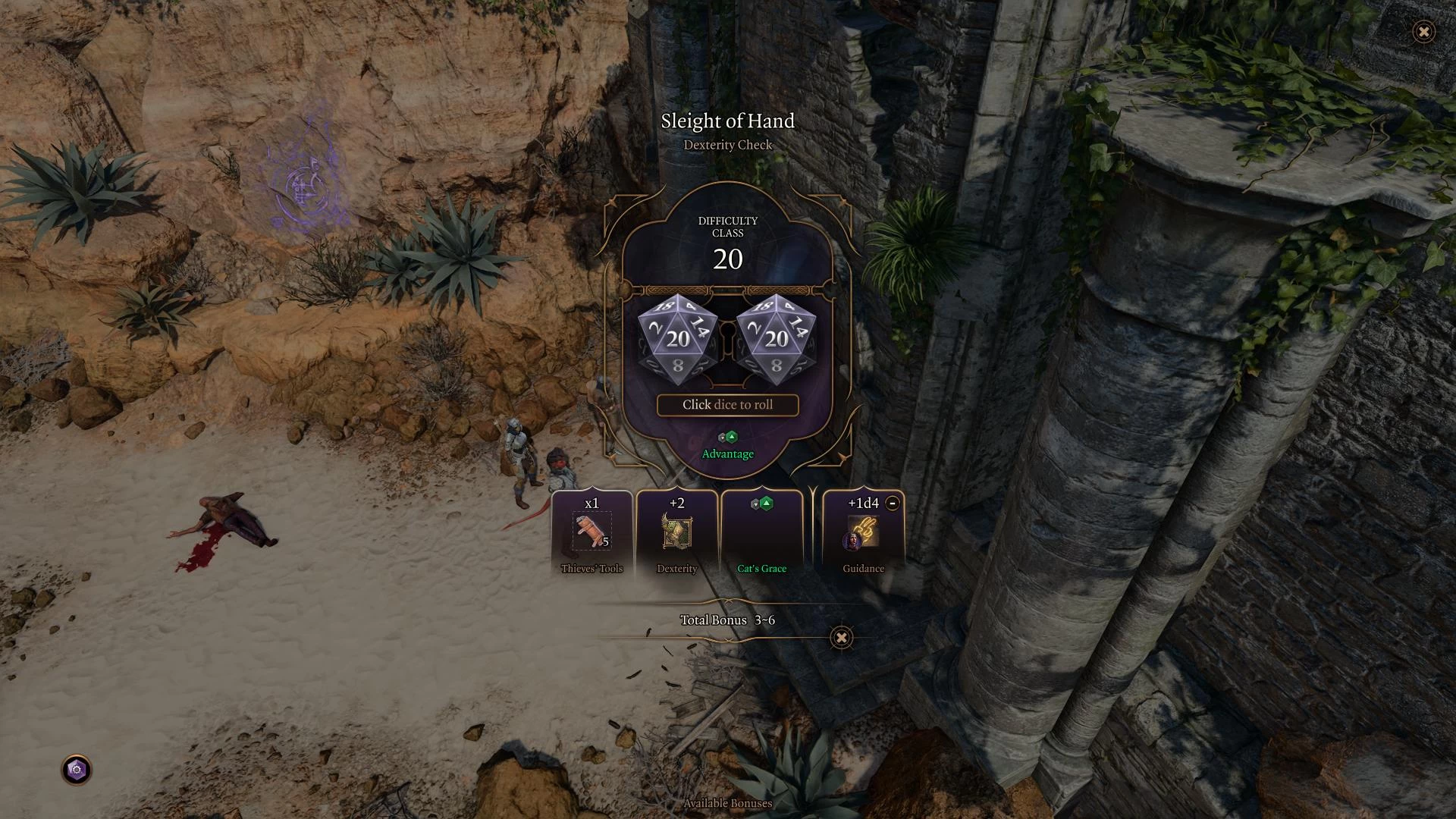Close the roll window at top right
Image resolution: width=1456 pixels, height=819 pixels.
coord(1423,32)
